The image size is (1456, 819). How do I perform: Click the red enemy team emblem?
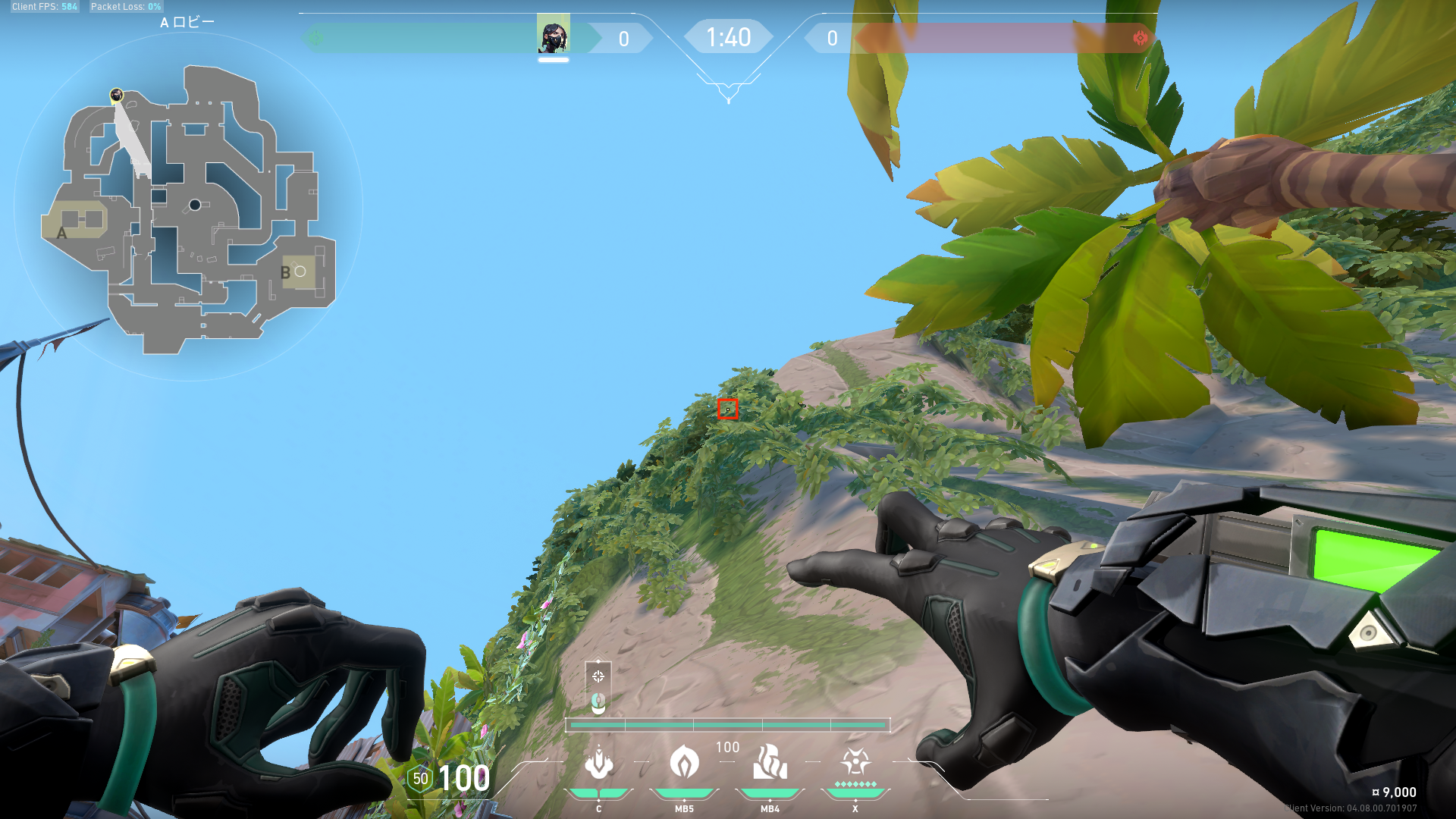(x=1140, y=38)
